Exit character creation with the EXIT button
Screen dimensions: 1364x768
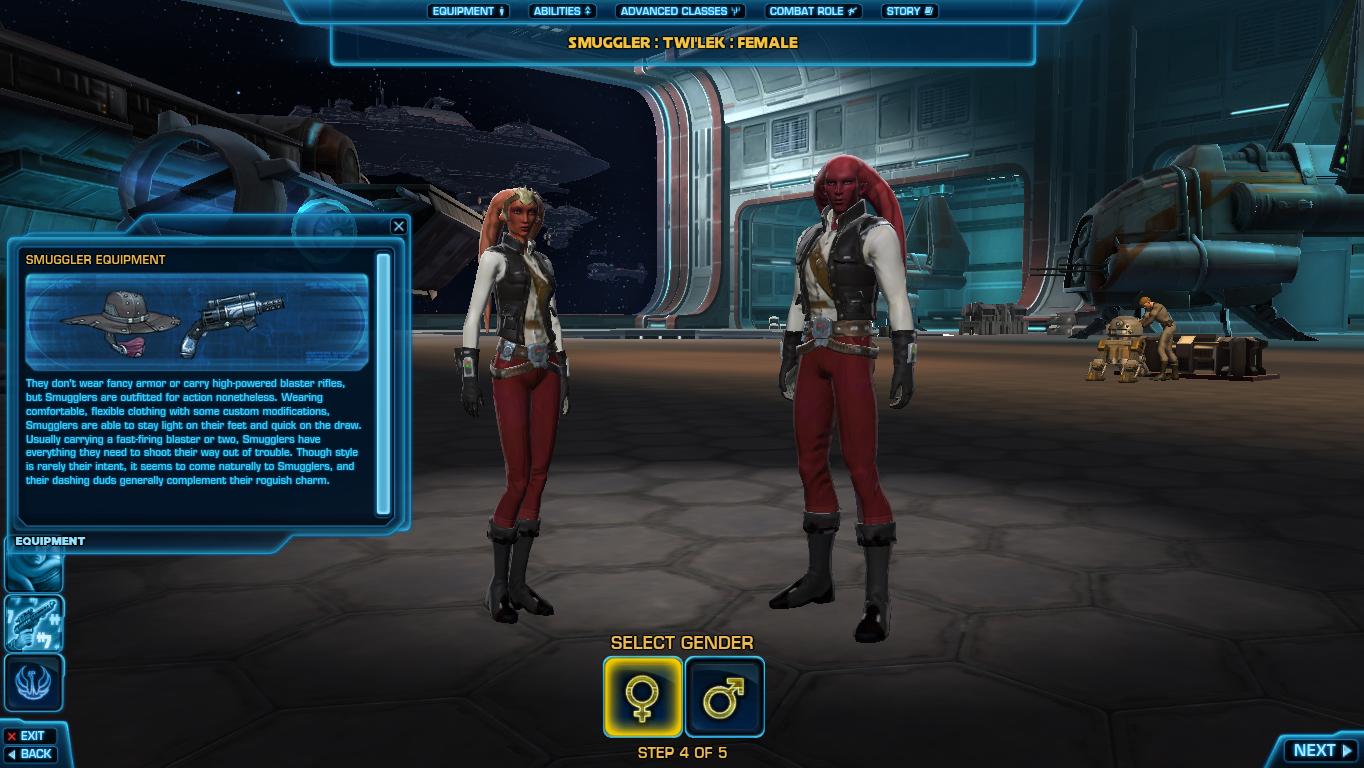click(32, 734)
